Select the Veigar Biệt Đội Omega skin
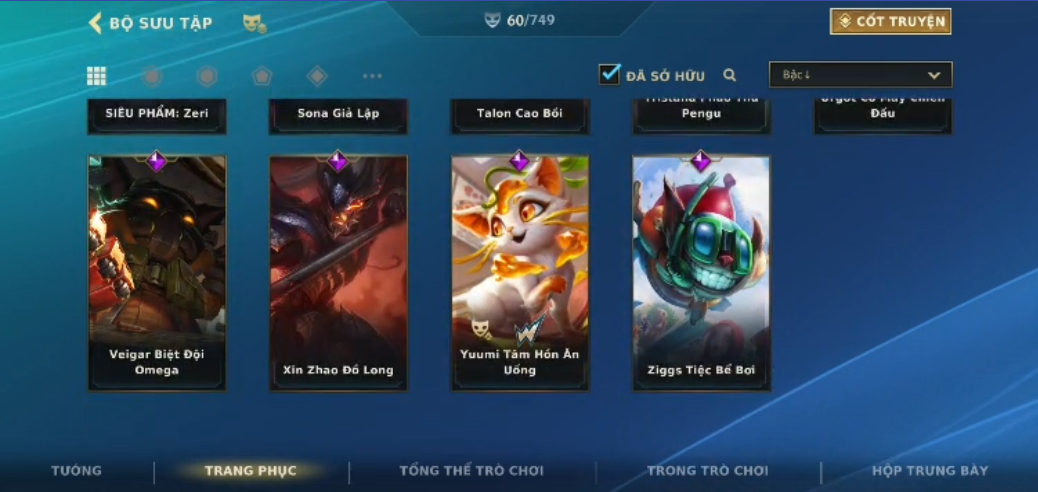This screenshot has width=1038, height=492. (157, 272)
